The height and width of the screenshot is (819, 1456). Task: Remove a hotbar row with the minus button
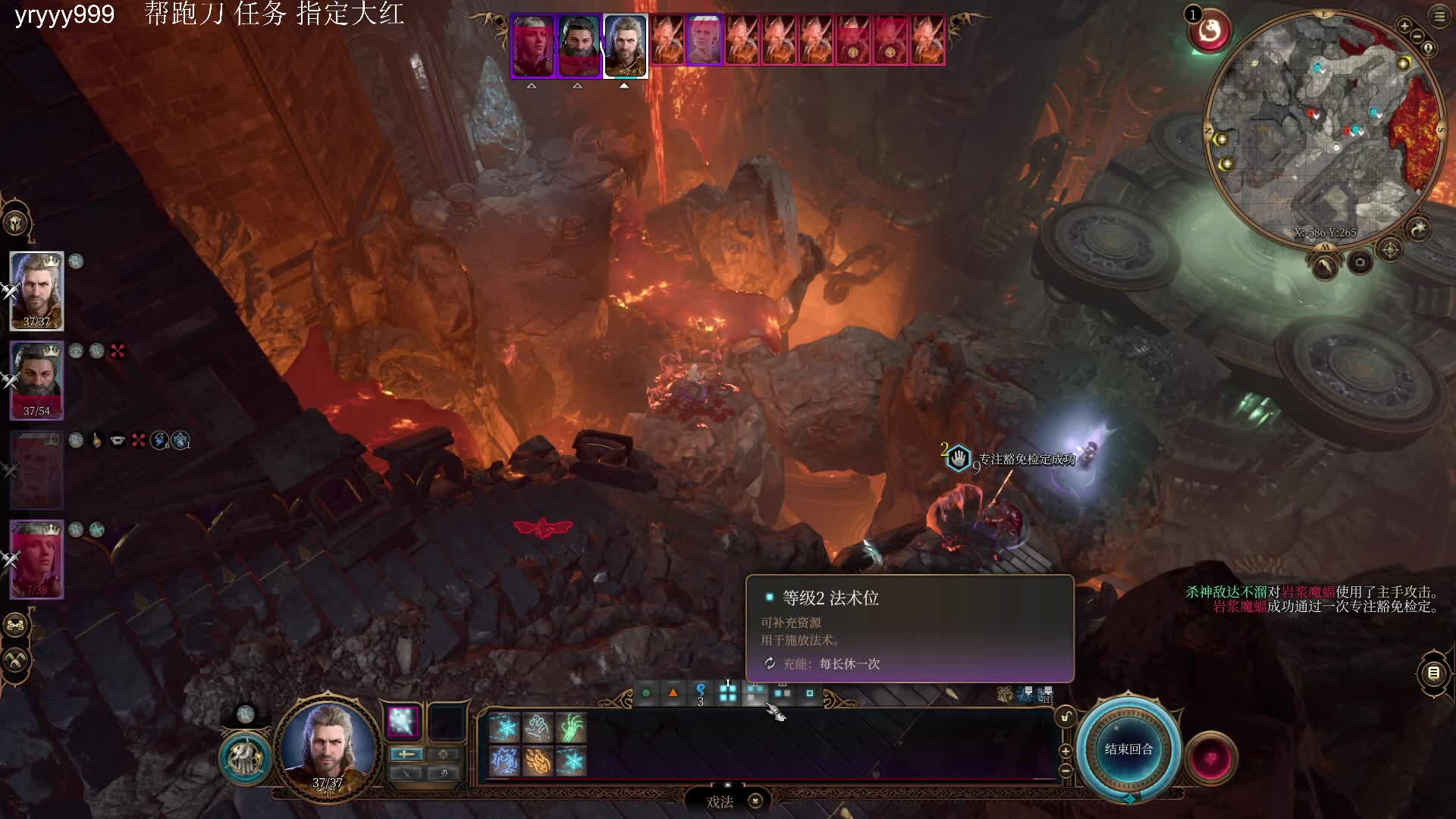click(1065, 770)
